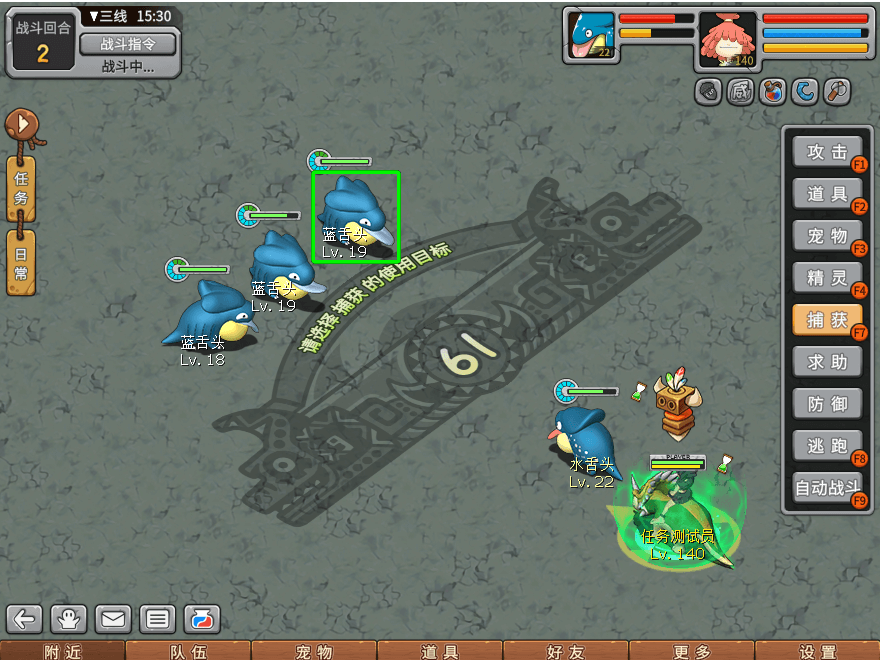Switch to the 队伍 team tab
Screen dimensions: 880x660
click(x=188, y=651)
